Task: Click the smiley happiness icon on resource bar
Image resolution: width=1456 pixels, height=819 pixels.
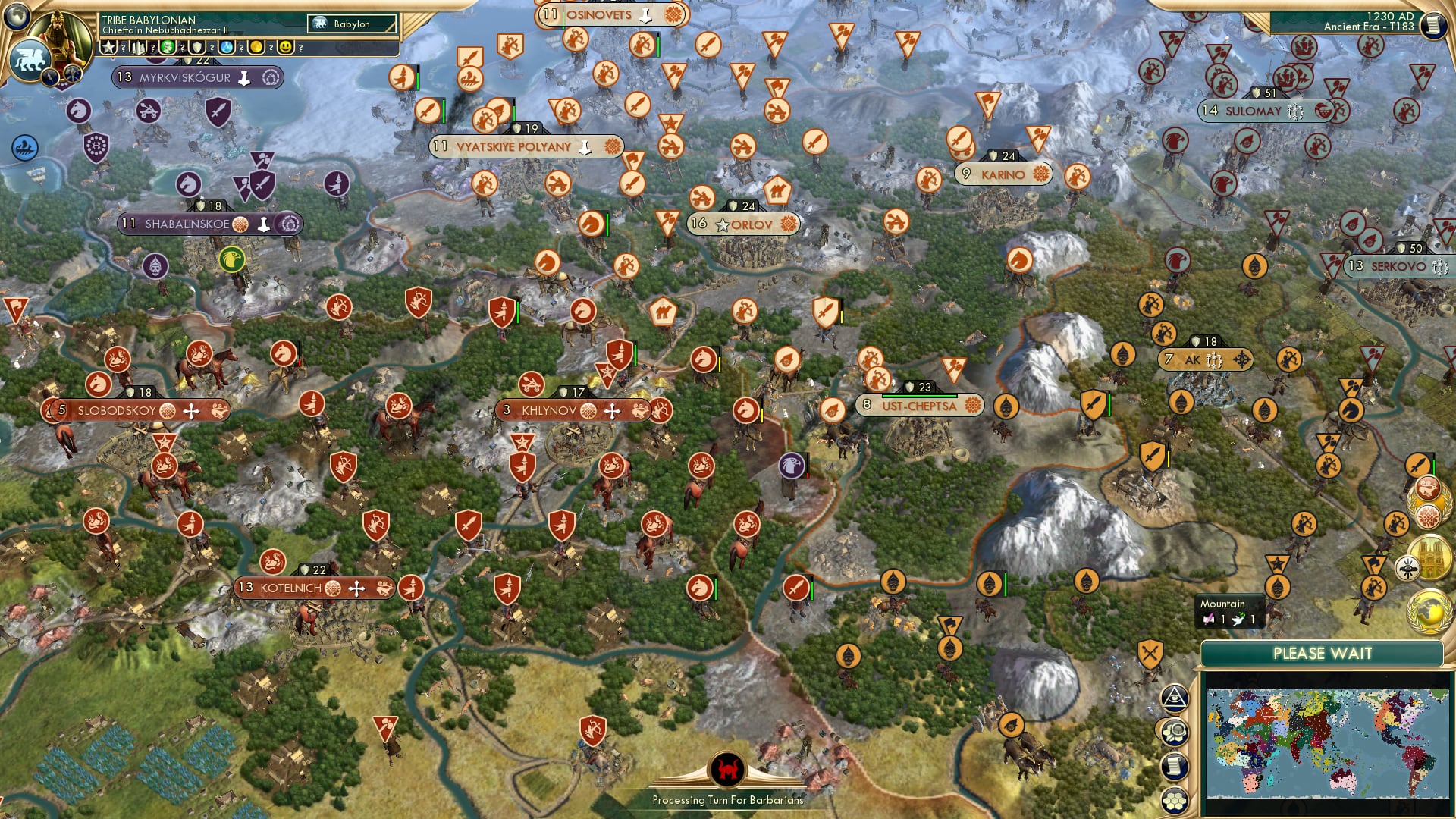Action: click(x=286, y=49)
